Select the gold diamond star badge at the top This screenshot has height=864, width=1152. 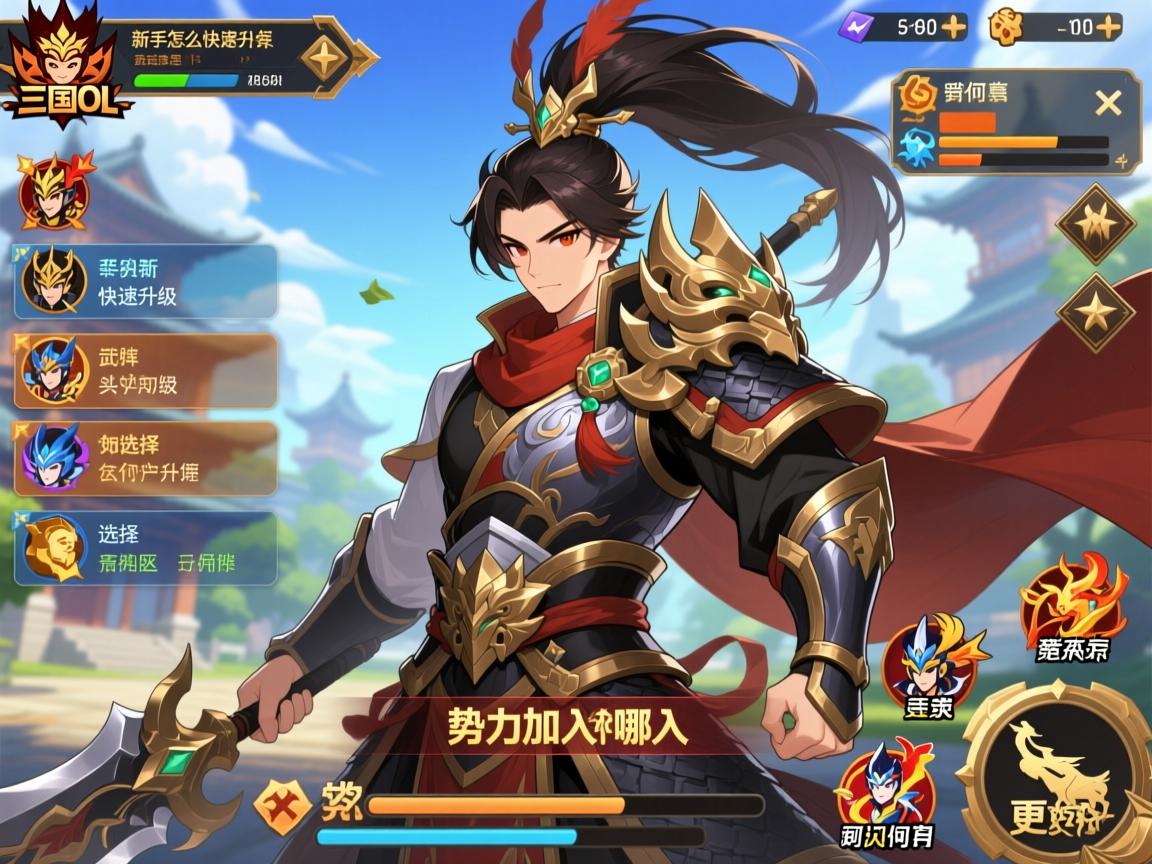tap(326, 58)
